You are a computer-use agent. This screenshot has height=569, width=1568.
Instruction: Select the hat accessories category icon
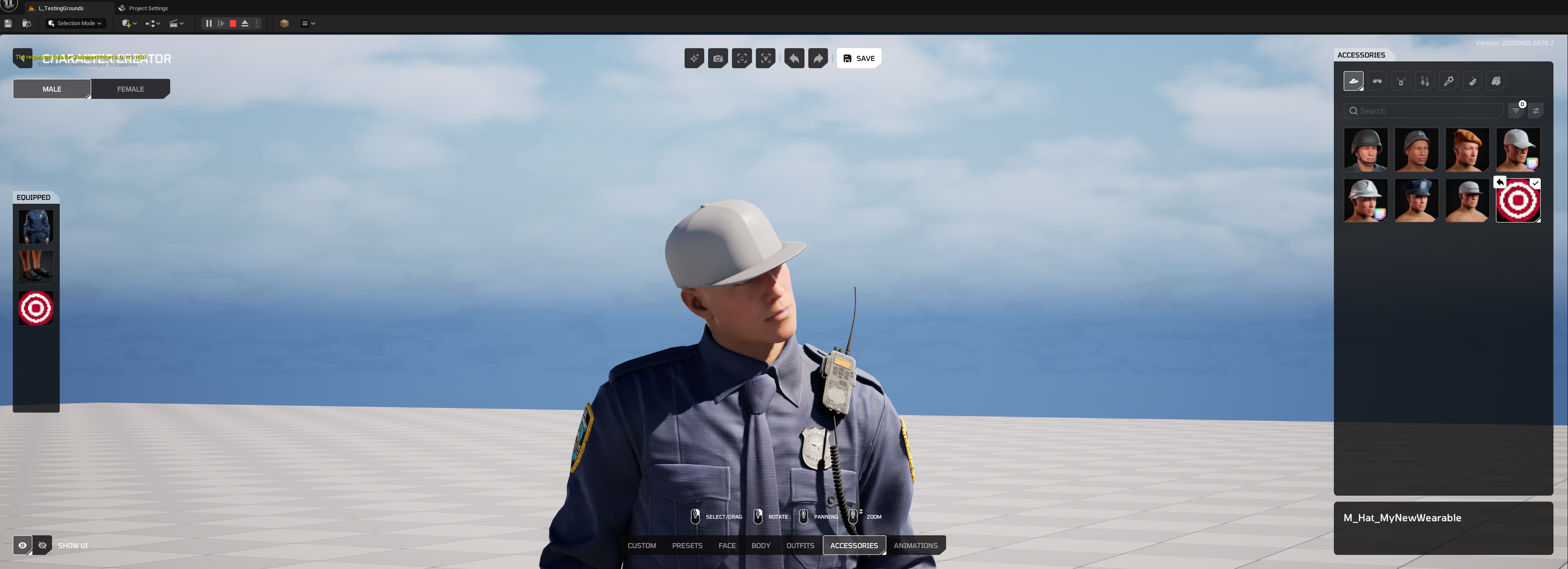pyautogui.click(x=1354, y=81)
